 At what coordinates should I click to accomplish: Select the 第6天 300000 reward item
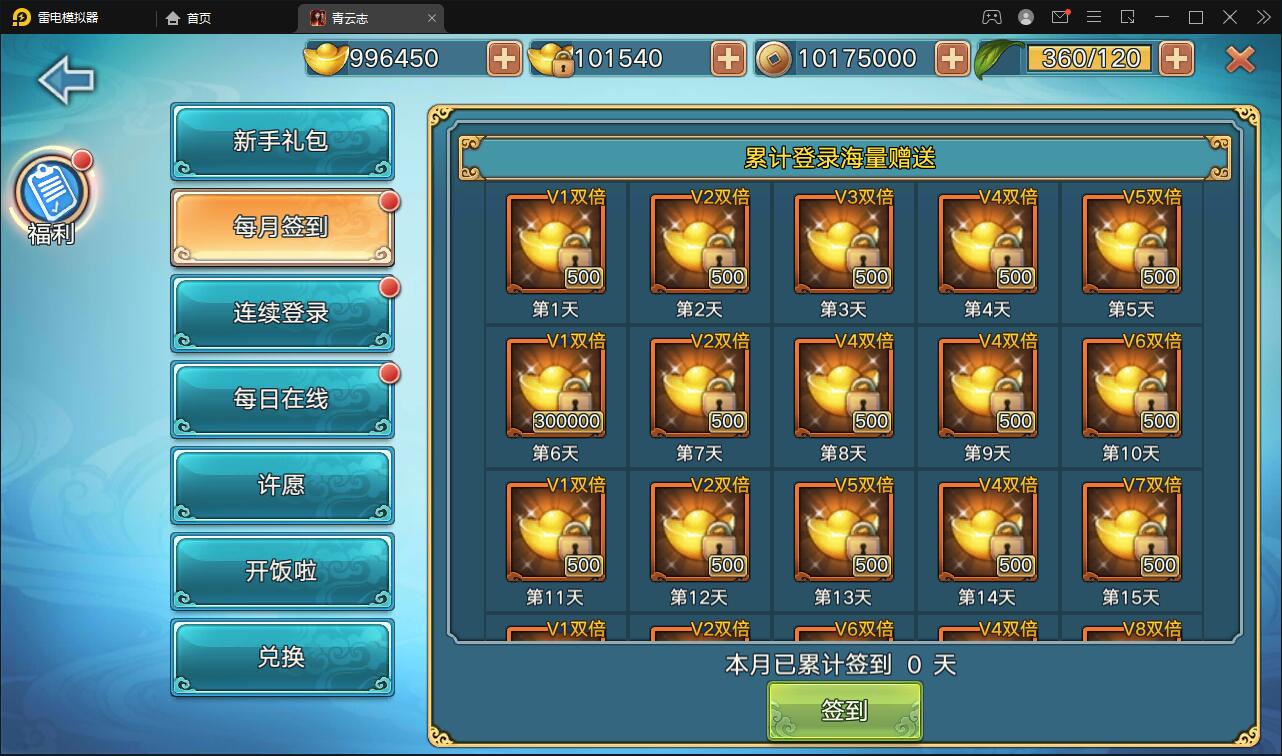click(556, 386)
